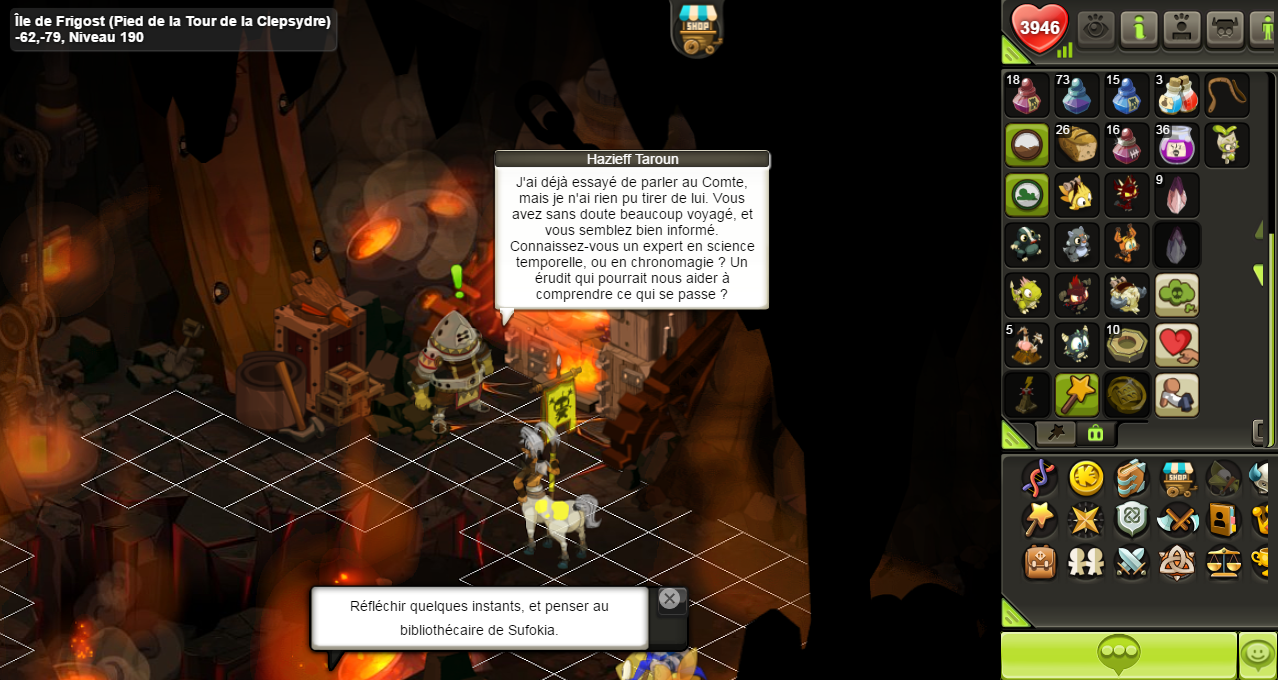Open the golden scales menu icon
The image size is (1278, 680).
[x=1224, y=561]
